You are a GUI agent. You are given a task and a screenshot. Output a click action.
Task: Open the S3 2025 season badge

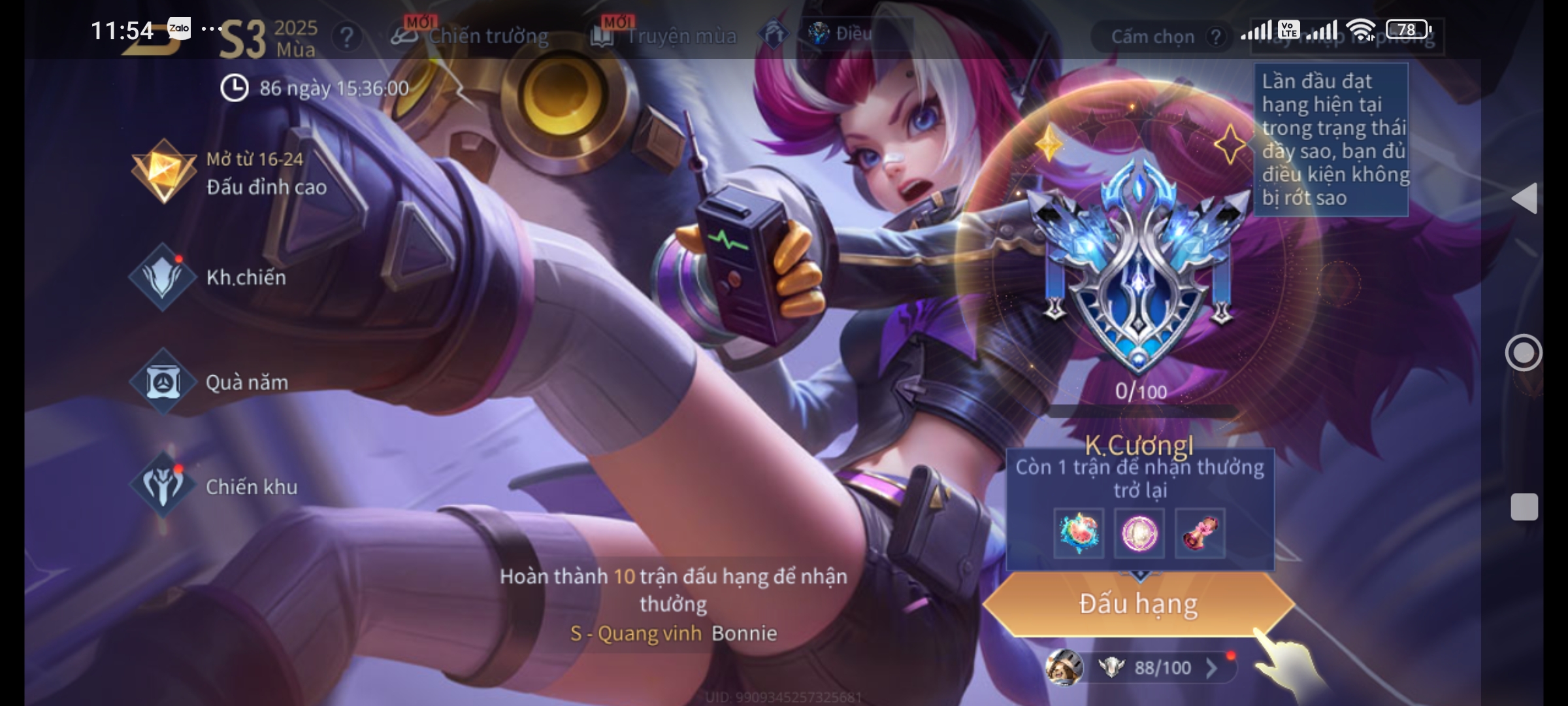(x=268, y=38)
